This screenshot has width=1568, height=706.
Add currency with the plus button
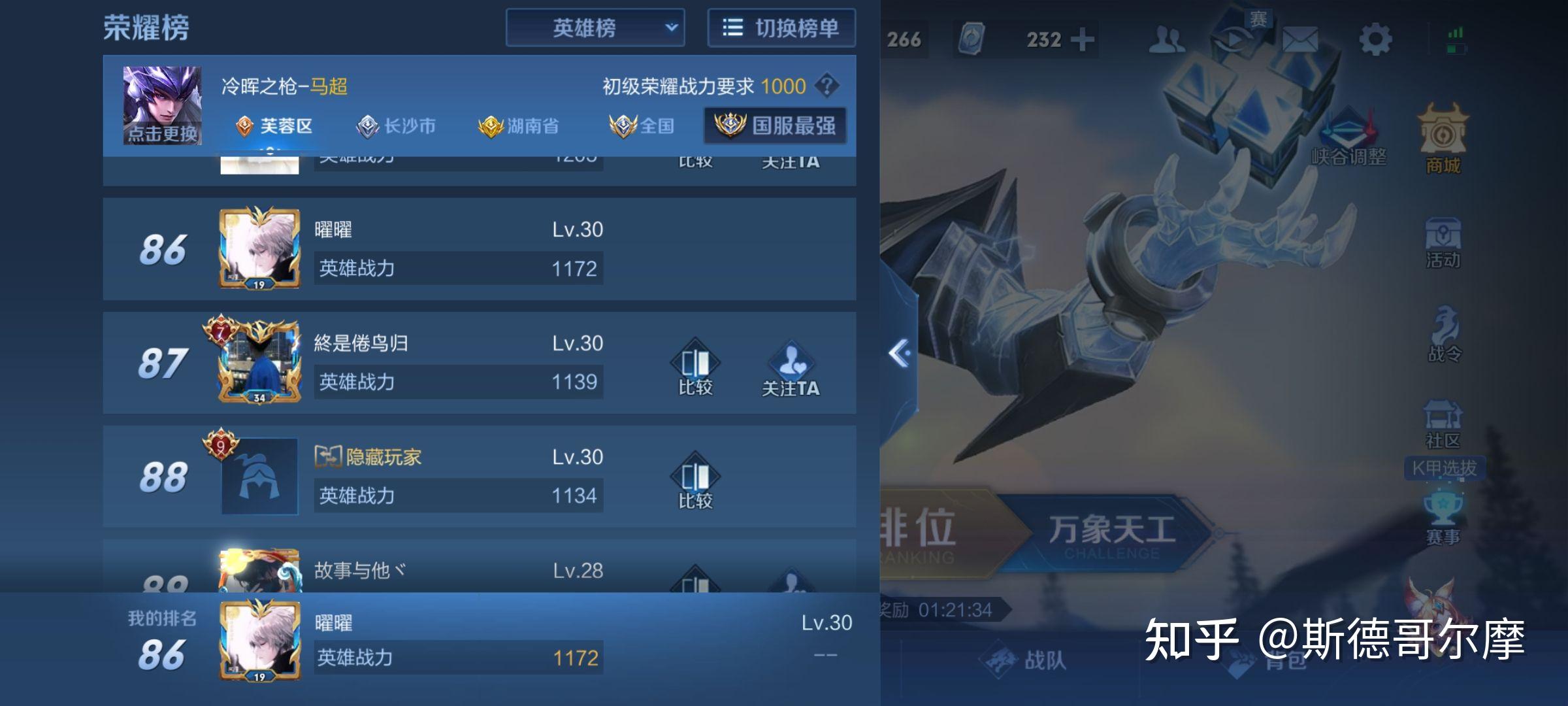click(x=1083, y=40)
